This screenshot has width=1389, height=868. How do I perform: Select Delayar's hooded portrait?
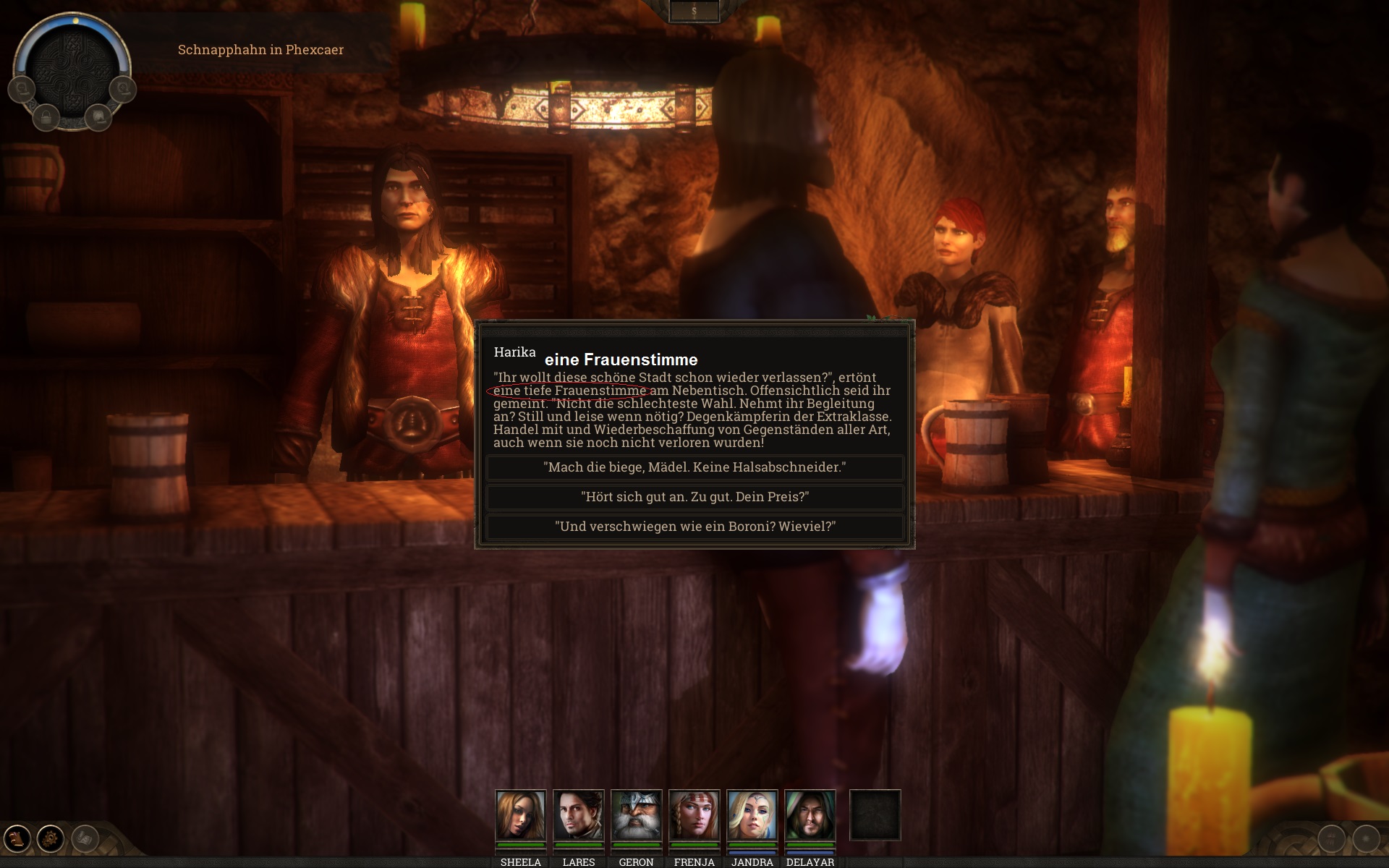click(810, 815)
